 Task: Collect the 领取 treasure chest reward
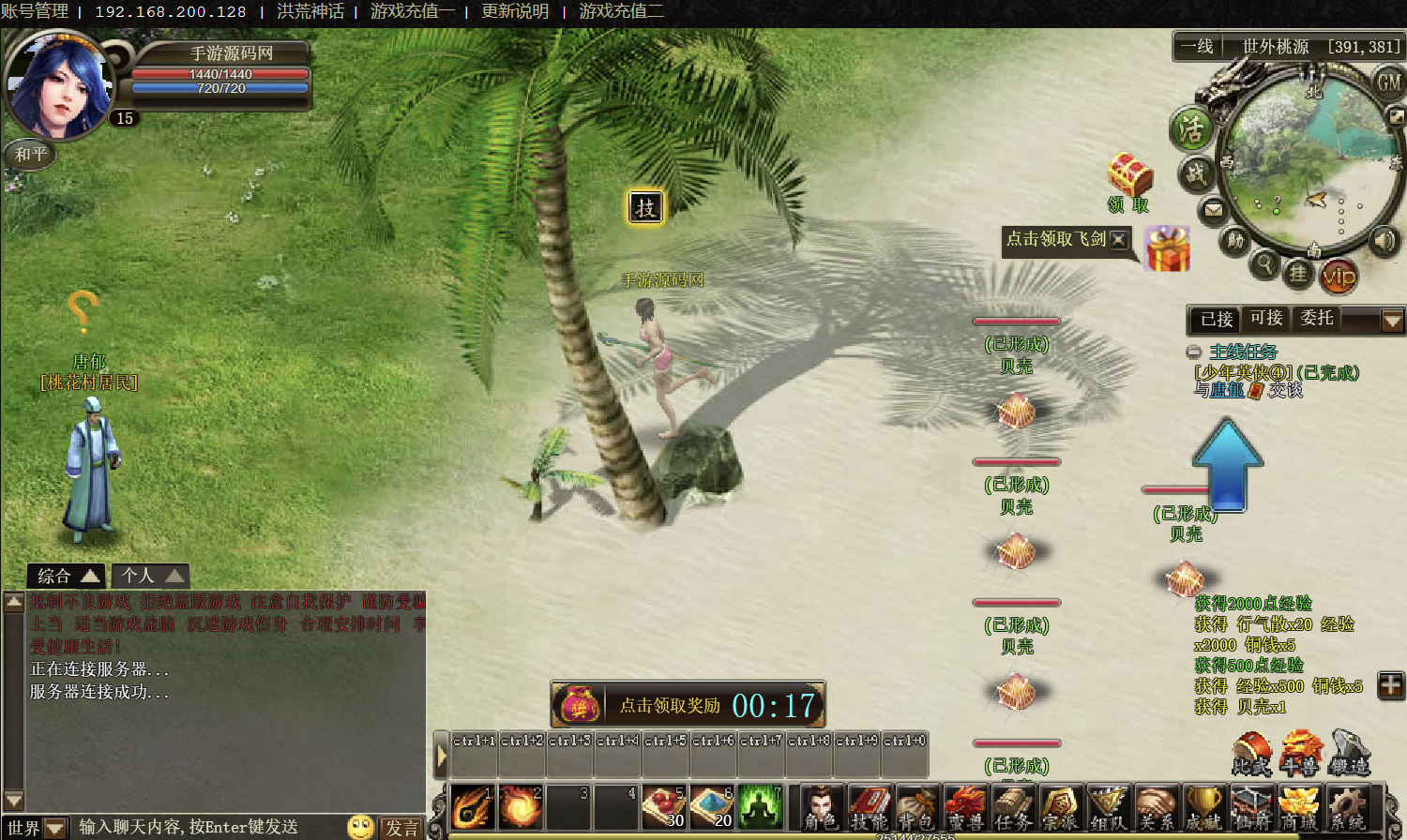(1129, 176)
